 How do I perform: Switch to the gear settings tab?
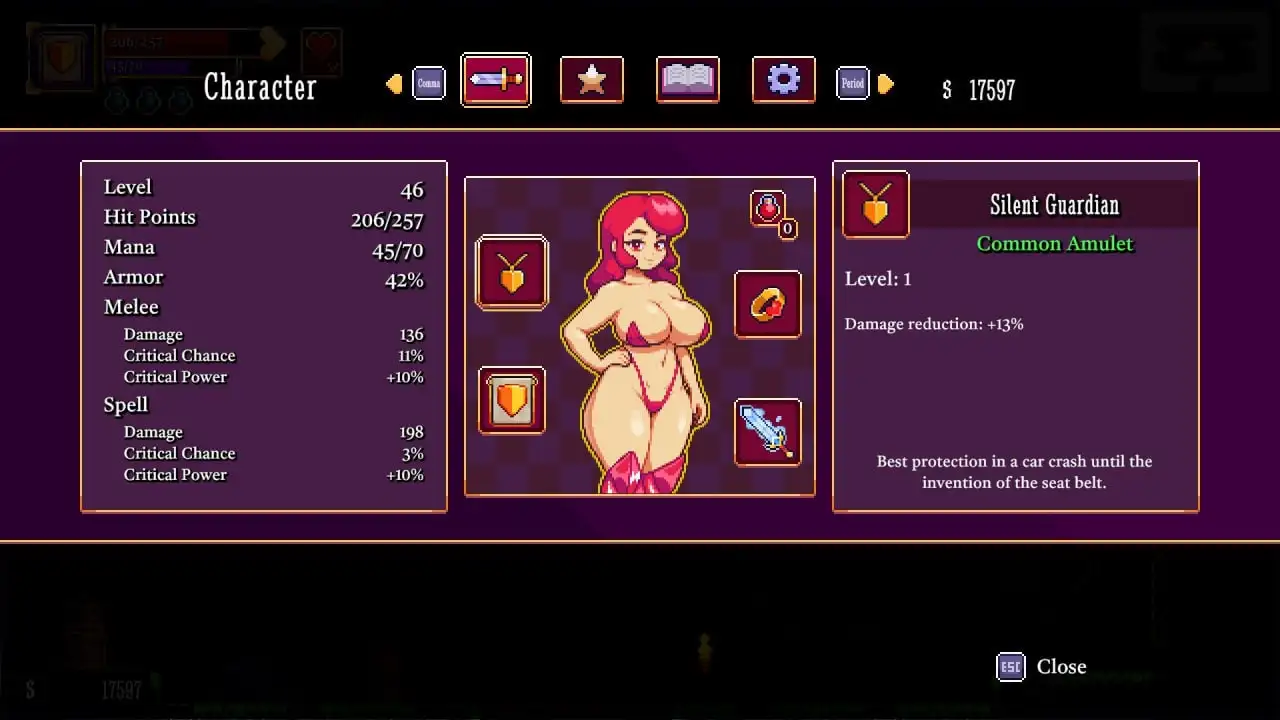click(x=783, y=80)
